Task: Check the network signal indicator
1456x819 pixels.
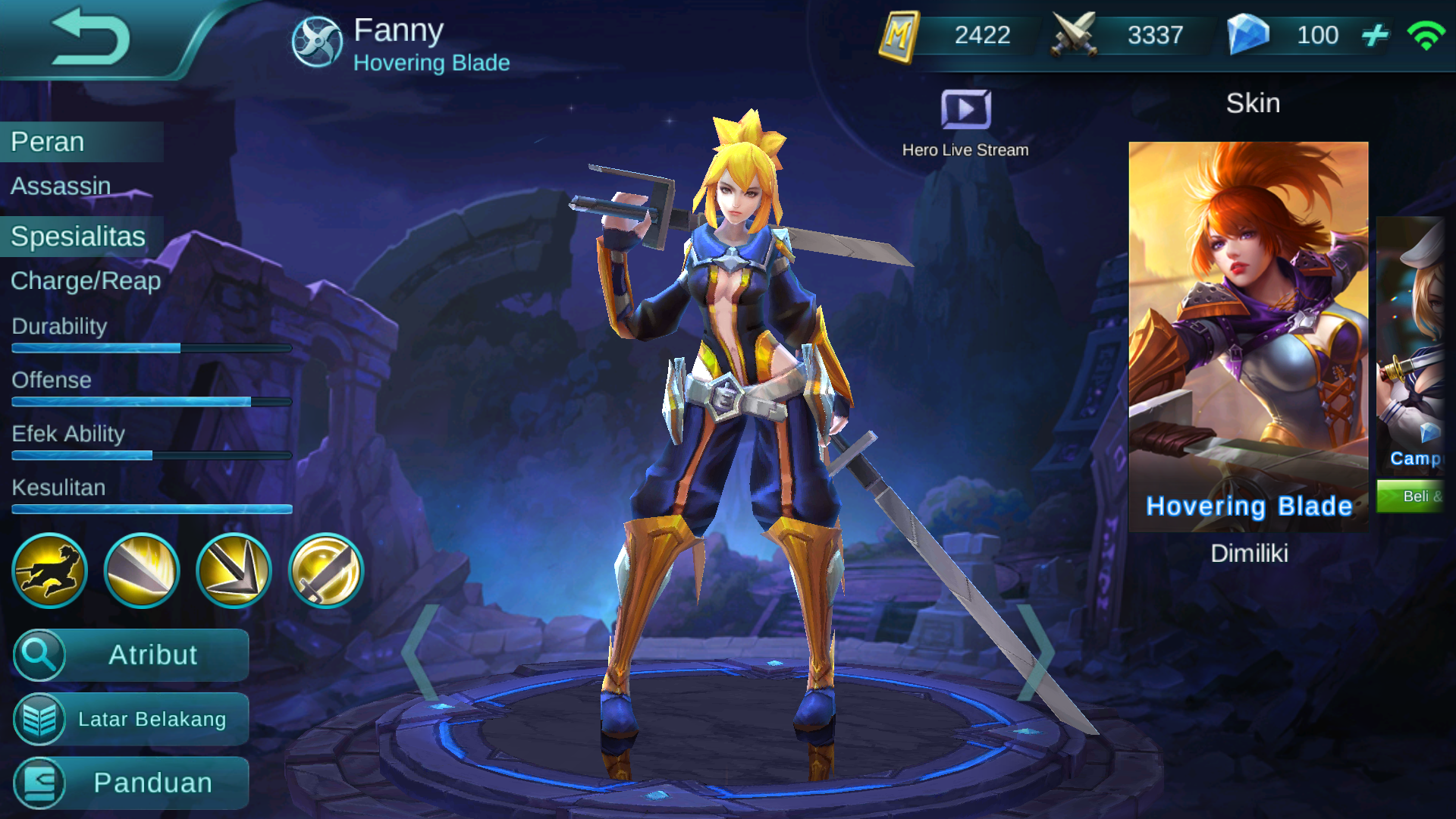Action: pyautogui.click(x=1428, y=35)
